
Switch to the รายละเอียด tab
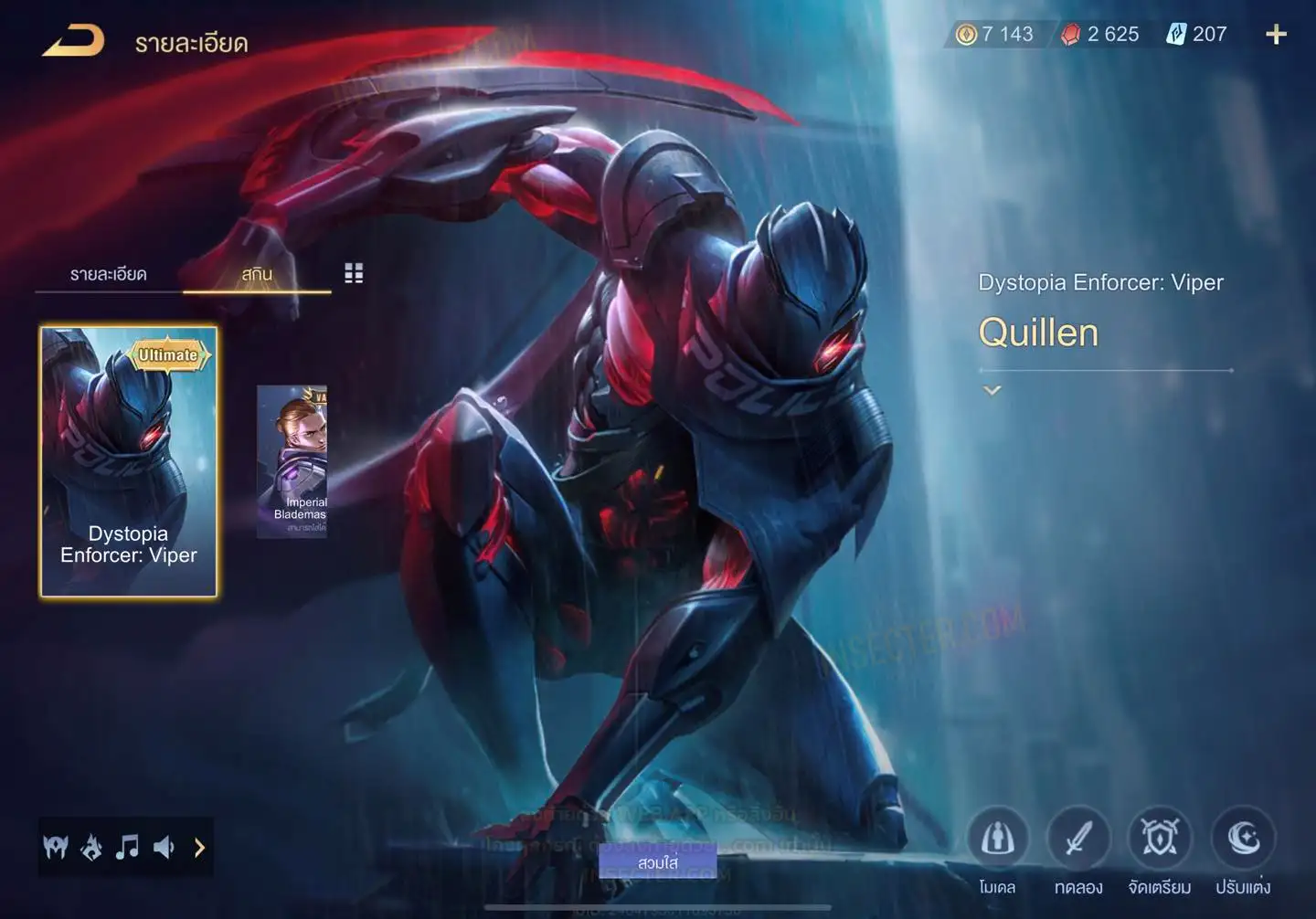pyautogui.click(x=108, y=274)
